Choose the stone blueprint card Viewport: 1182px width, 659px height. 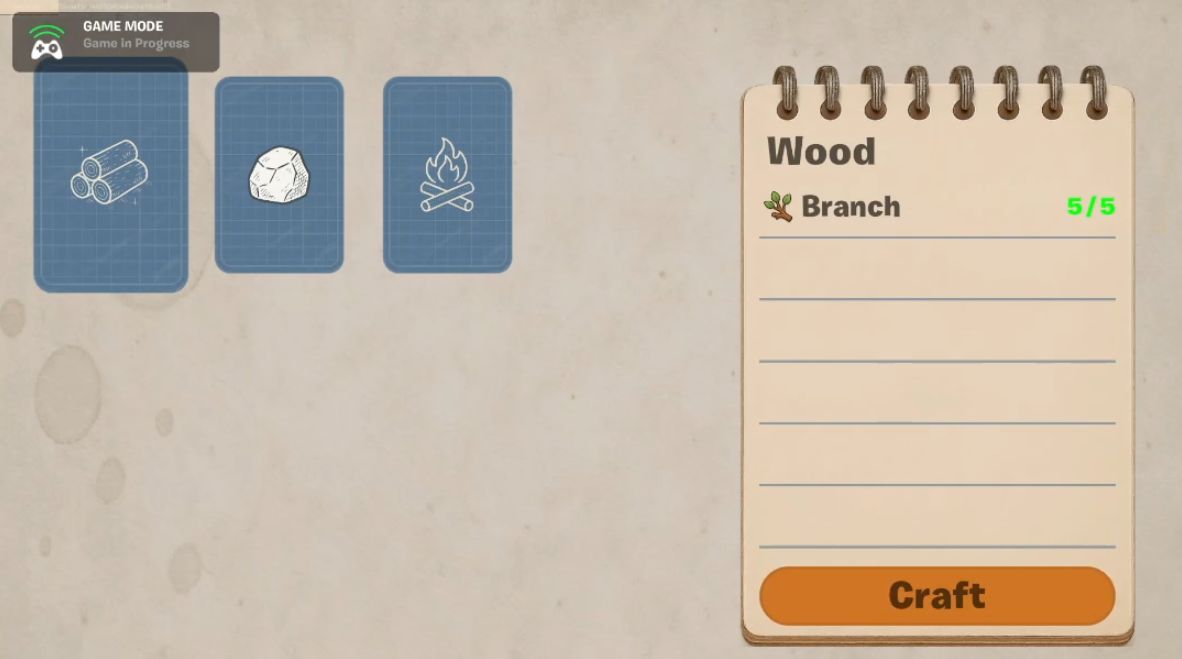tap(279, 175)
